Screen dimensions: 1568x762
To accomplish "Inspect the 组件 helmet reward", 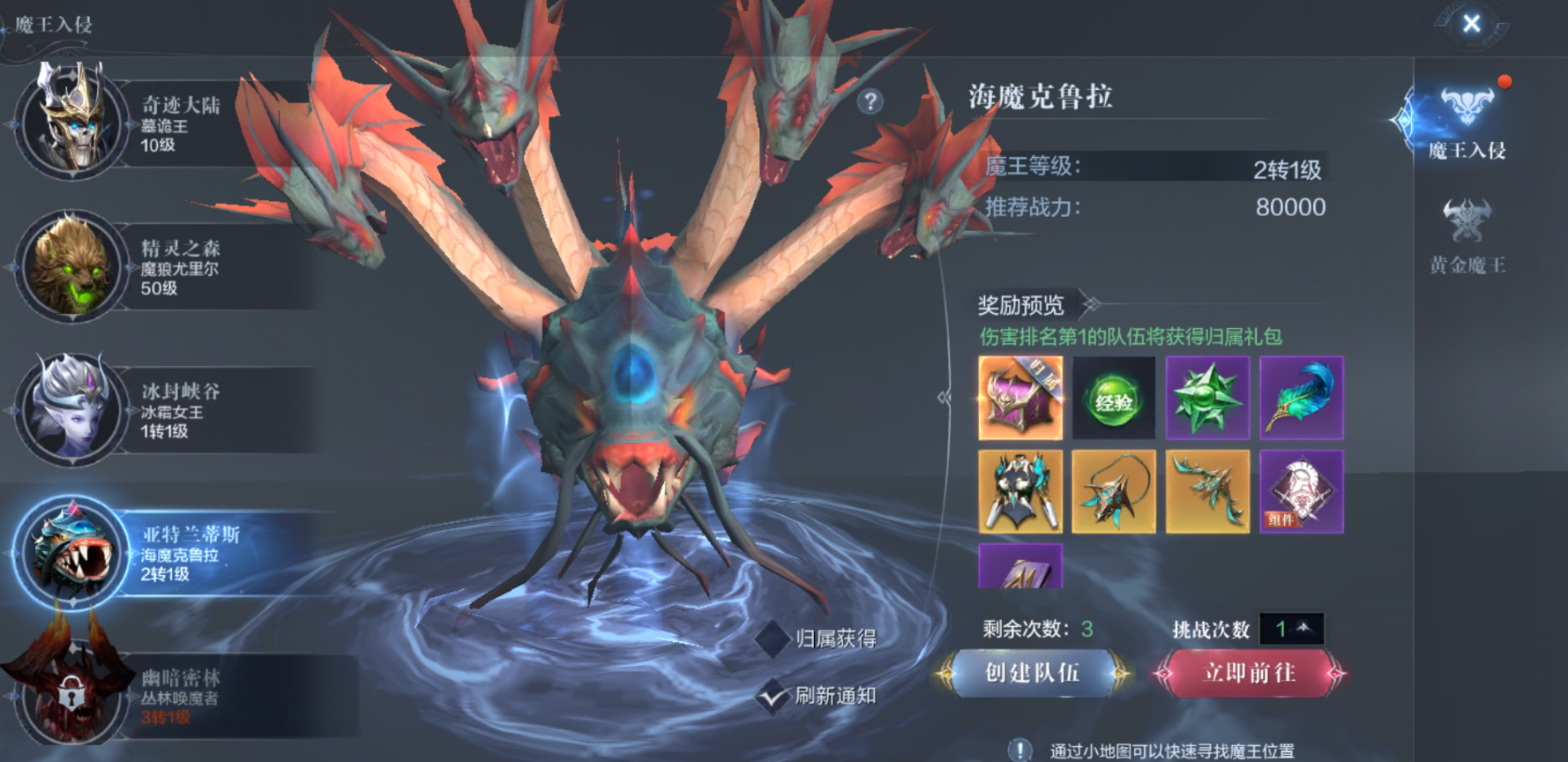I will 1301,491.
